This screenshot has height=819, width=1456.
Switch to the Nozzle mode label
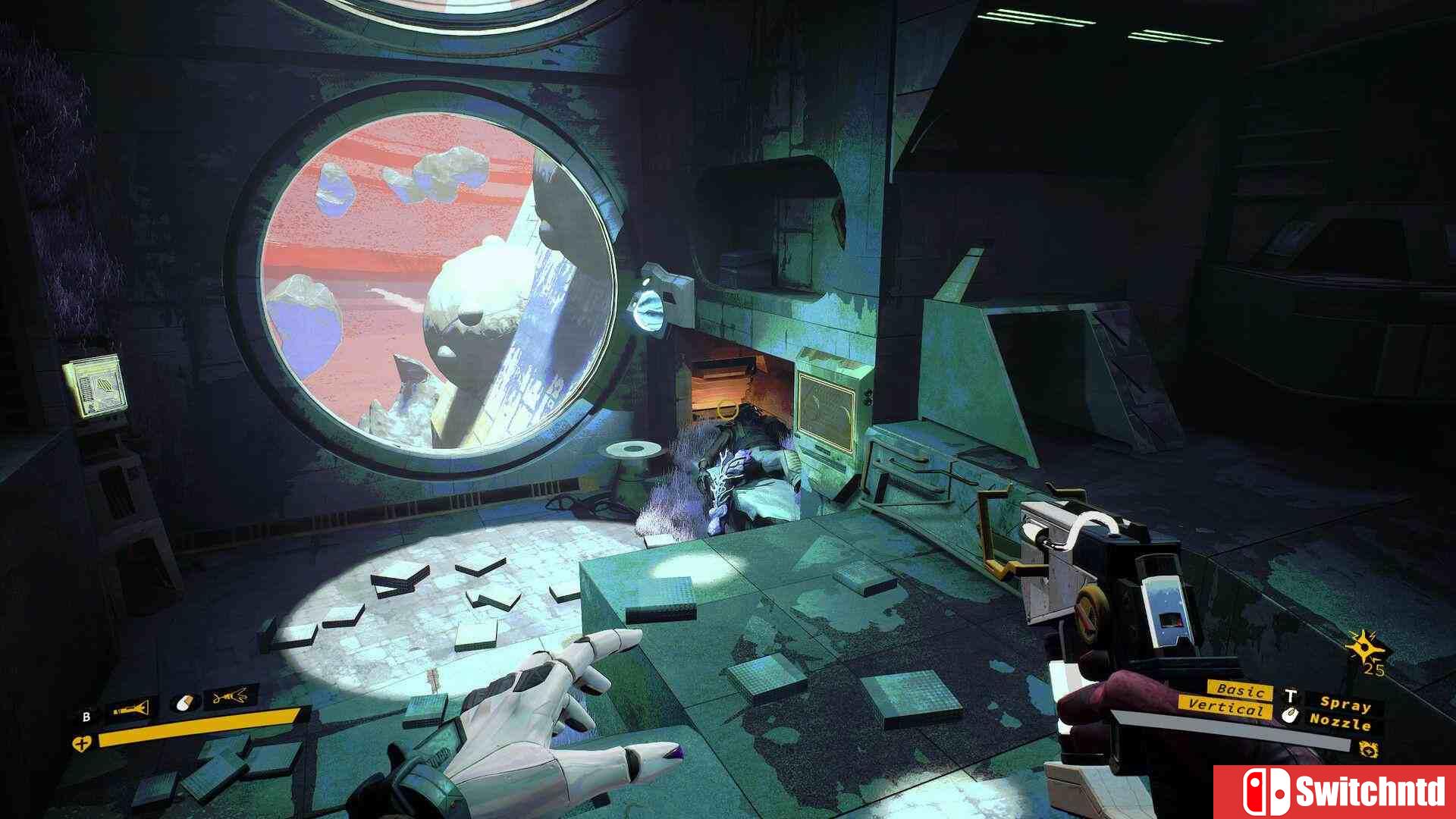point(1340,721)
